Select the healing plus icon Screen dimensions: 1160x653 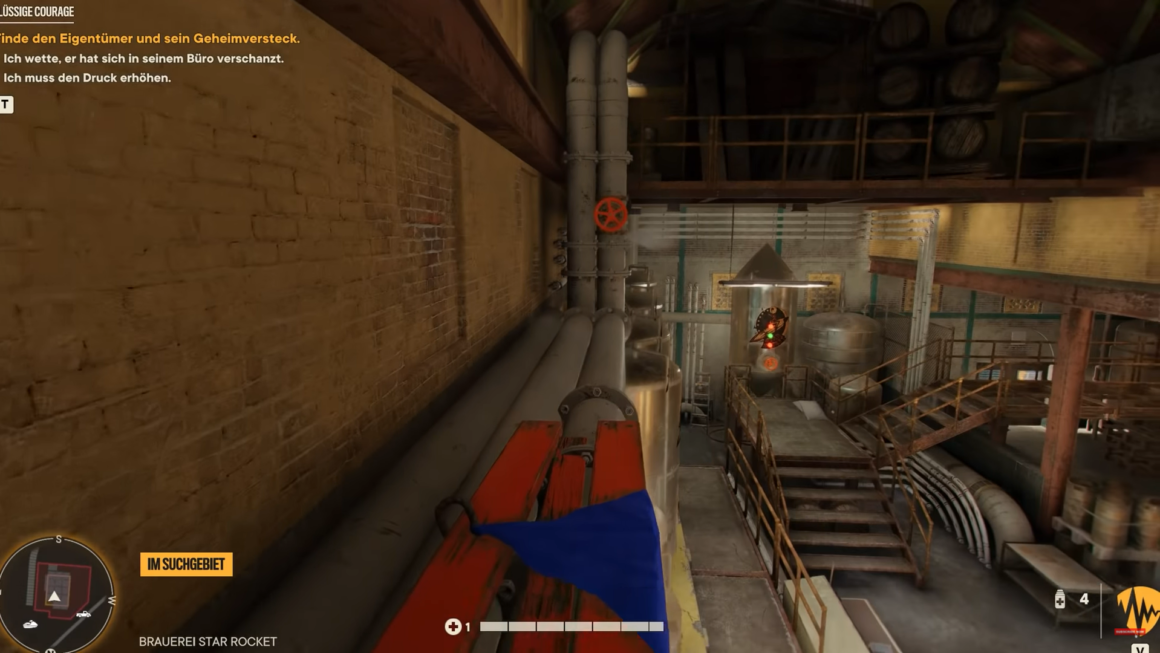452,627
